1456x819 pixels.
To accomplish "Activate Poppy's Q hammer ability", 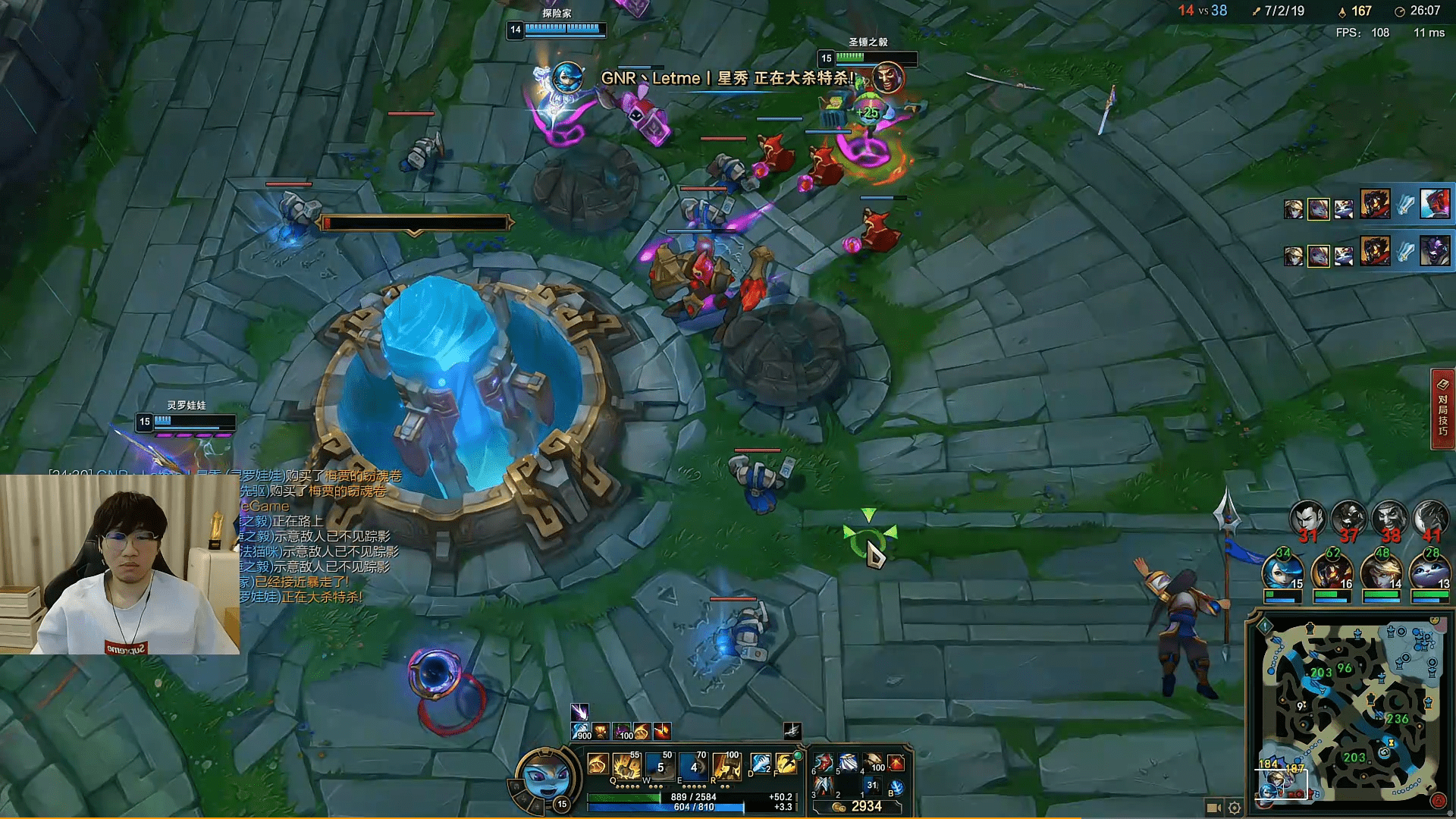I will [627, 767].
